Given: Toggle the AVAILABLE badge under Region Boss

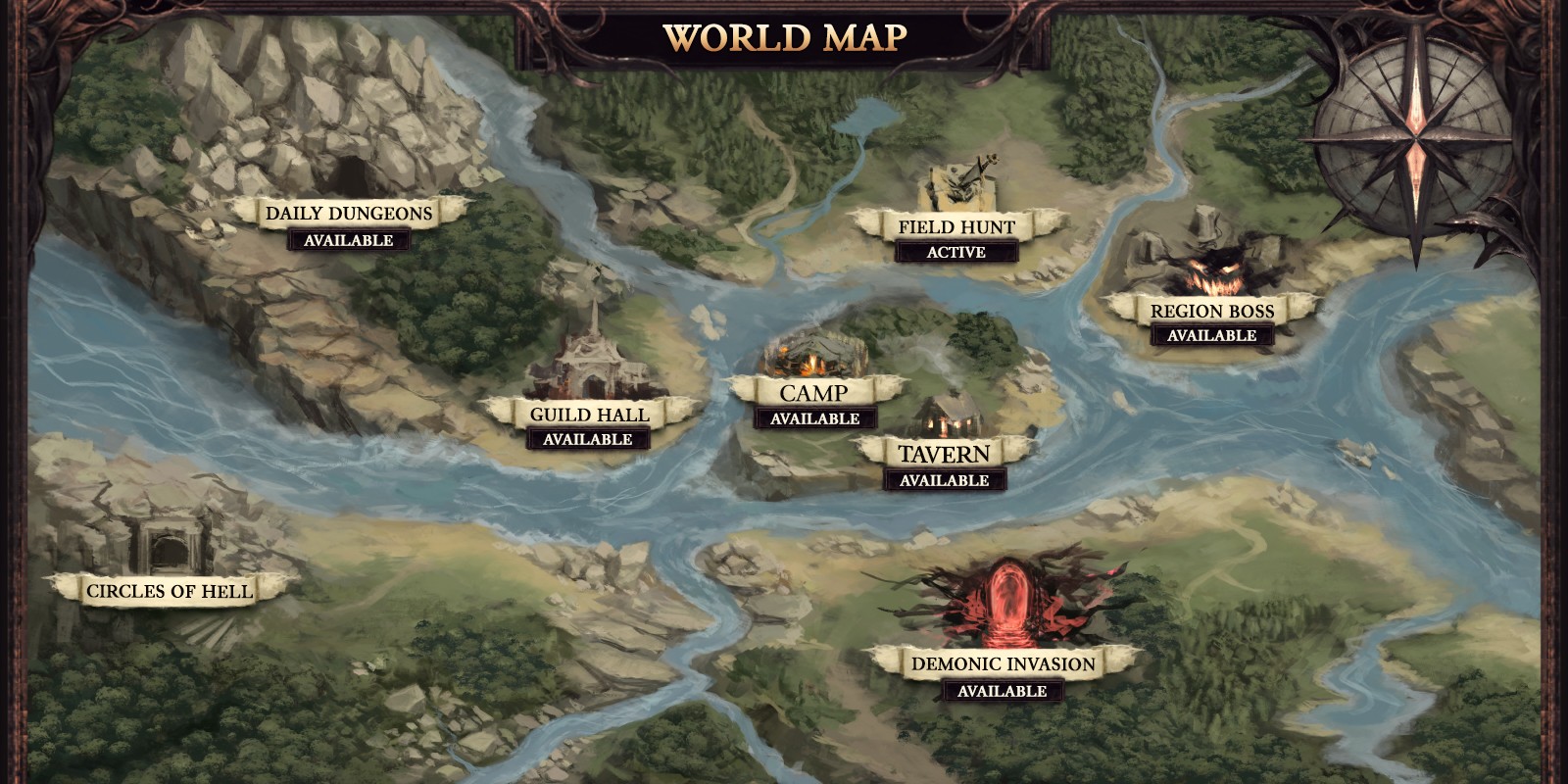Looking at the screenshot, I should (x=1212, y=334).
